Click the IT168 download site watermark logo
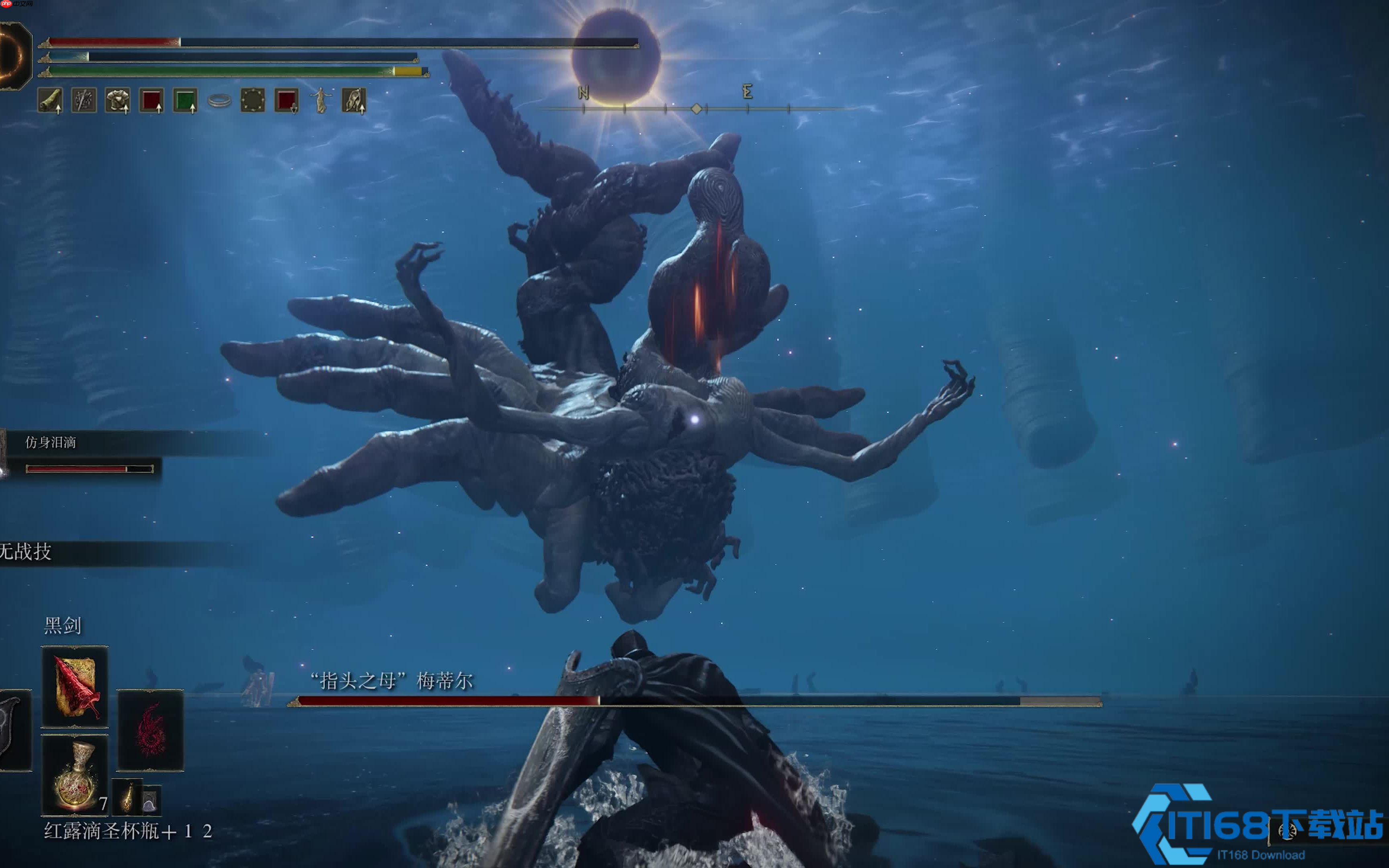Screen dimensions: 1389x868 (x=1257, y=824)
